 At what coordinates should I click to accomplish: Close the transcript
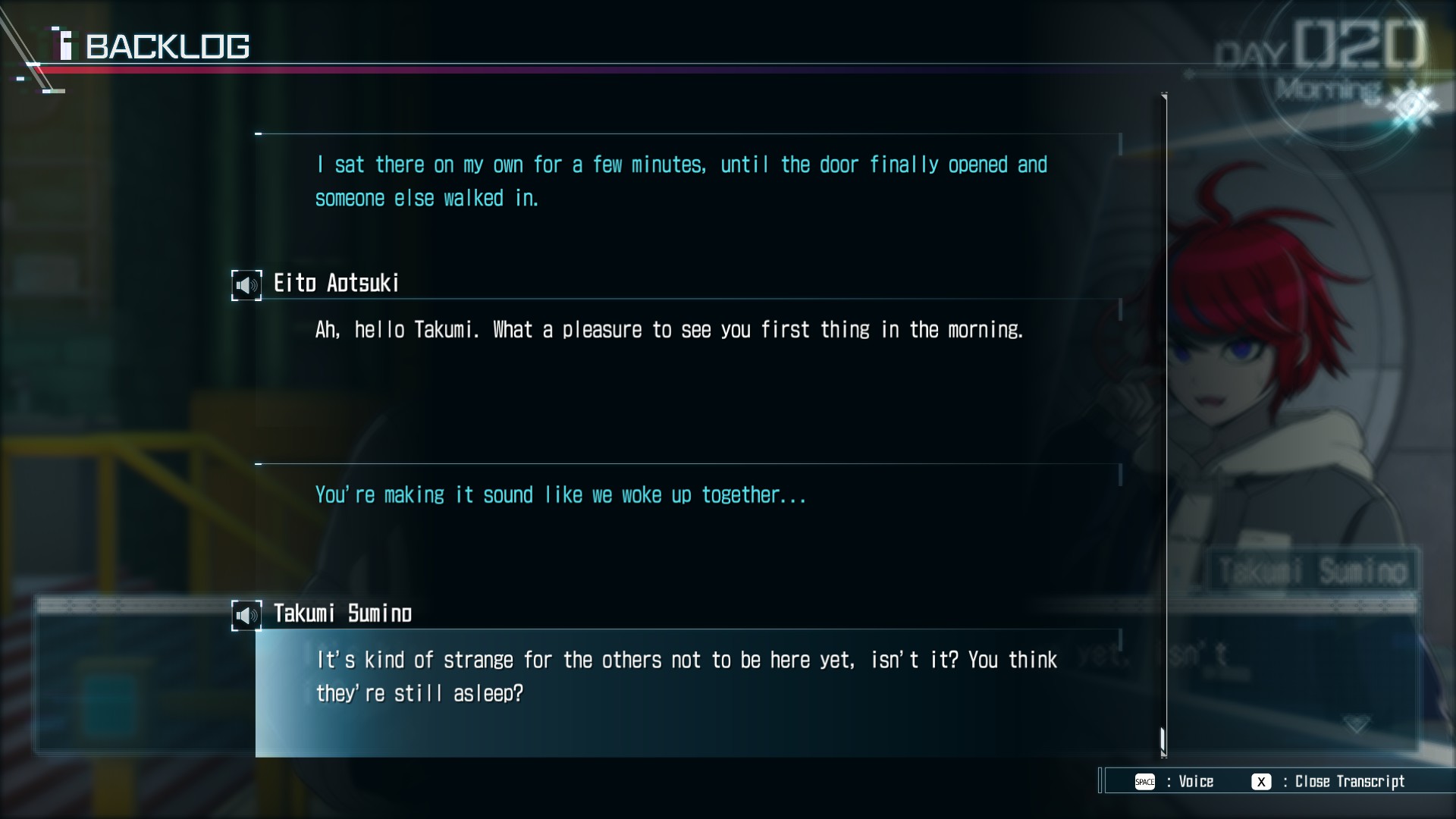point(1261,782)
